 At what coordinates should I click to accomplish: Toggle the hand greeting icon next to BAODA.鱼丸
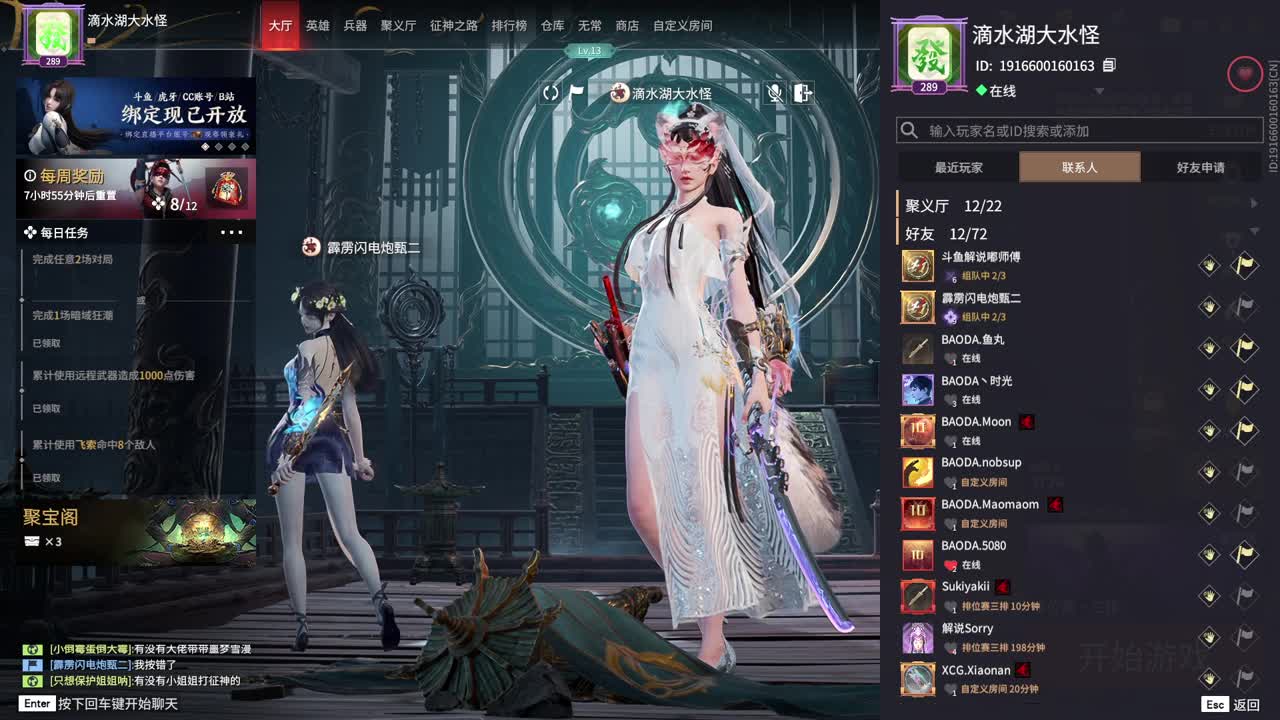[x=1209, y=347]
